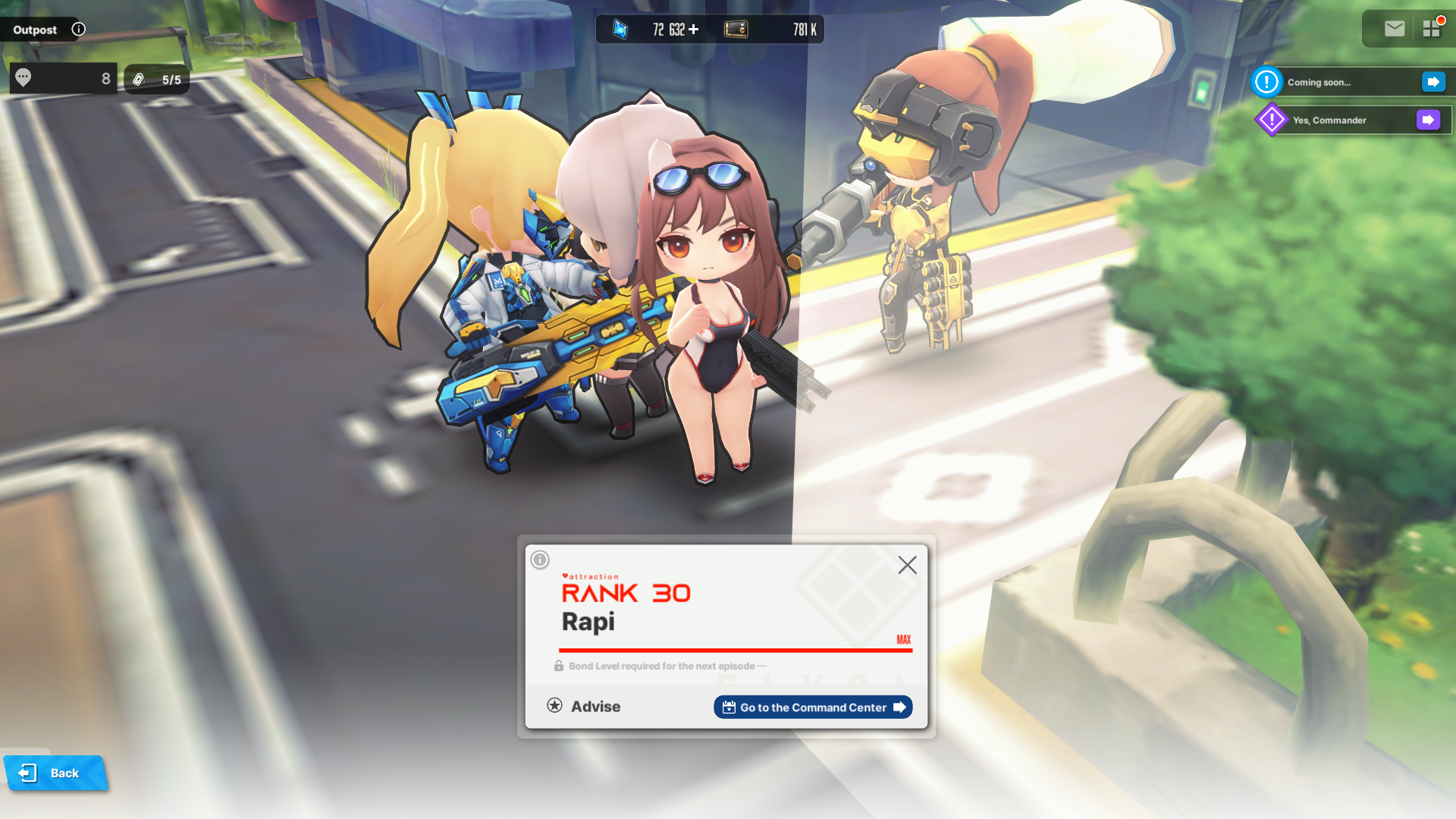1456x819 pixels.
Task: Expand the Coming soon notification arrow
Action: pos(1432,81)
